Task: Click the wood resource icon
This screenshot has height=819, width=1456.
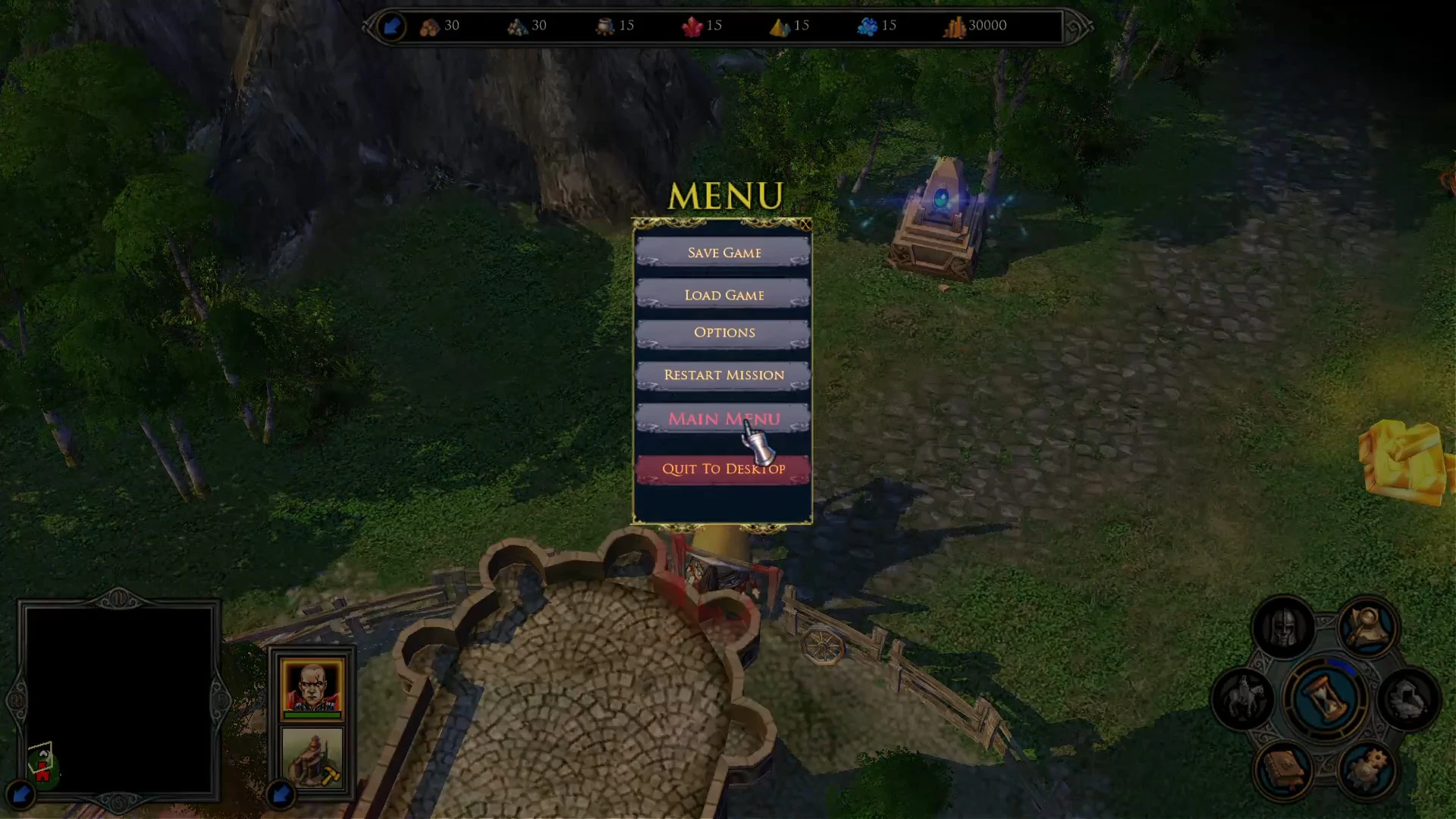Action: 429,25
